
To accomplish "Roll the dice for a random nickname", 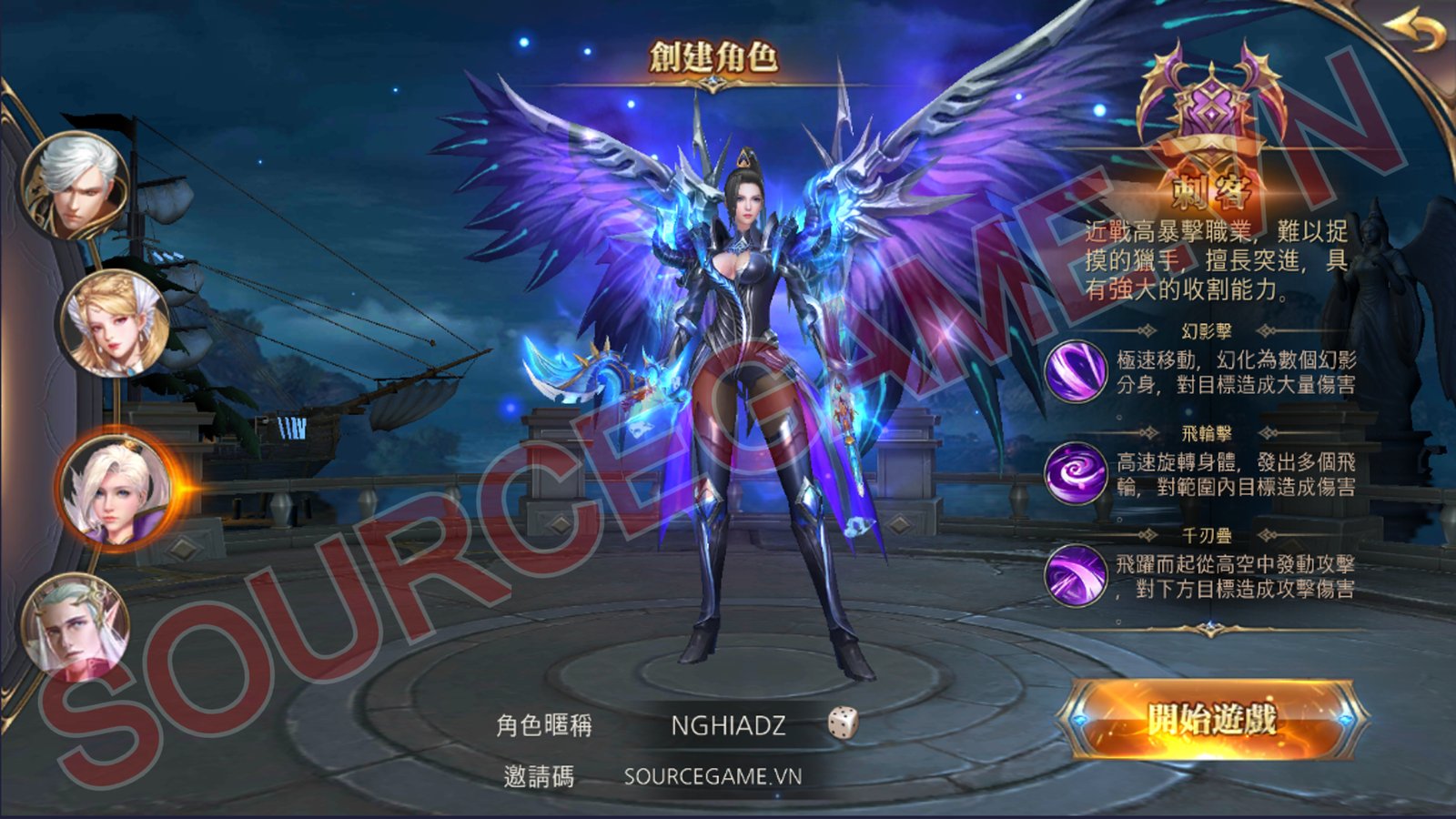I will point(843,723).
